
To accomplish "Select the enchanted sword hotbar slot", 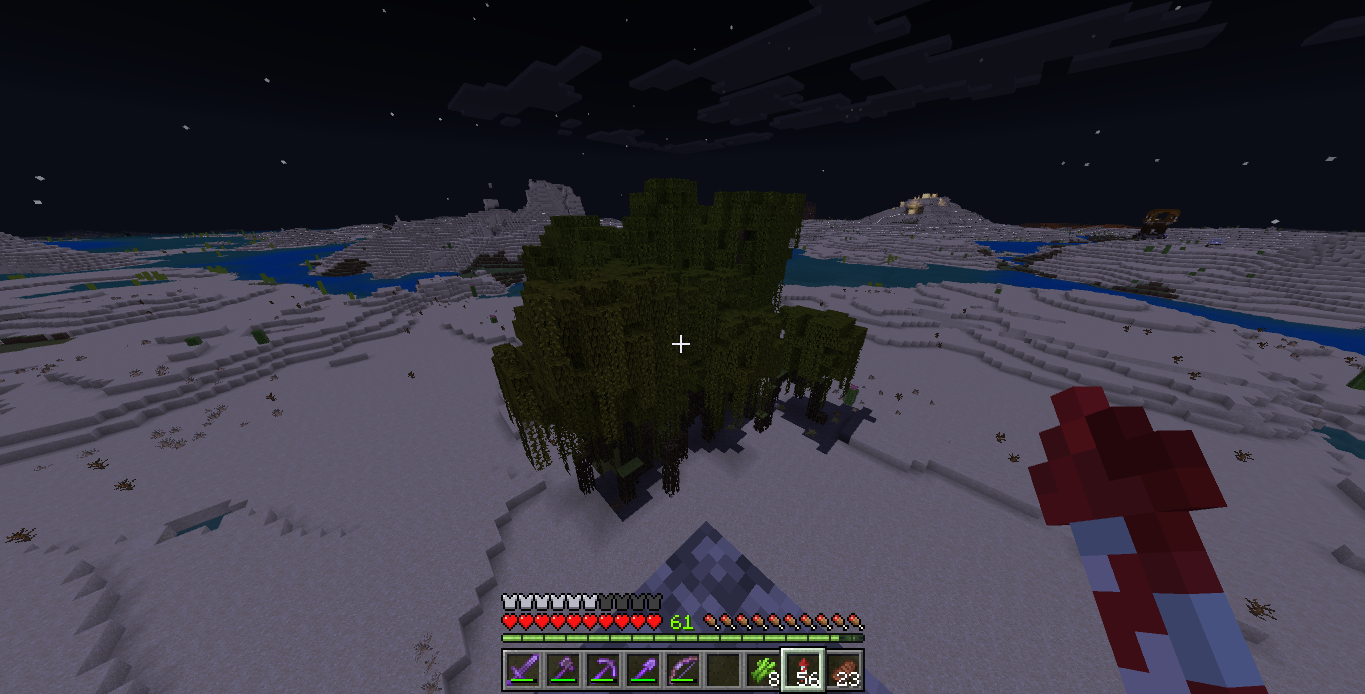I will 521,669.
